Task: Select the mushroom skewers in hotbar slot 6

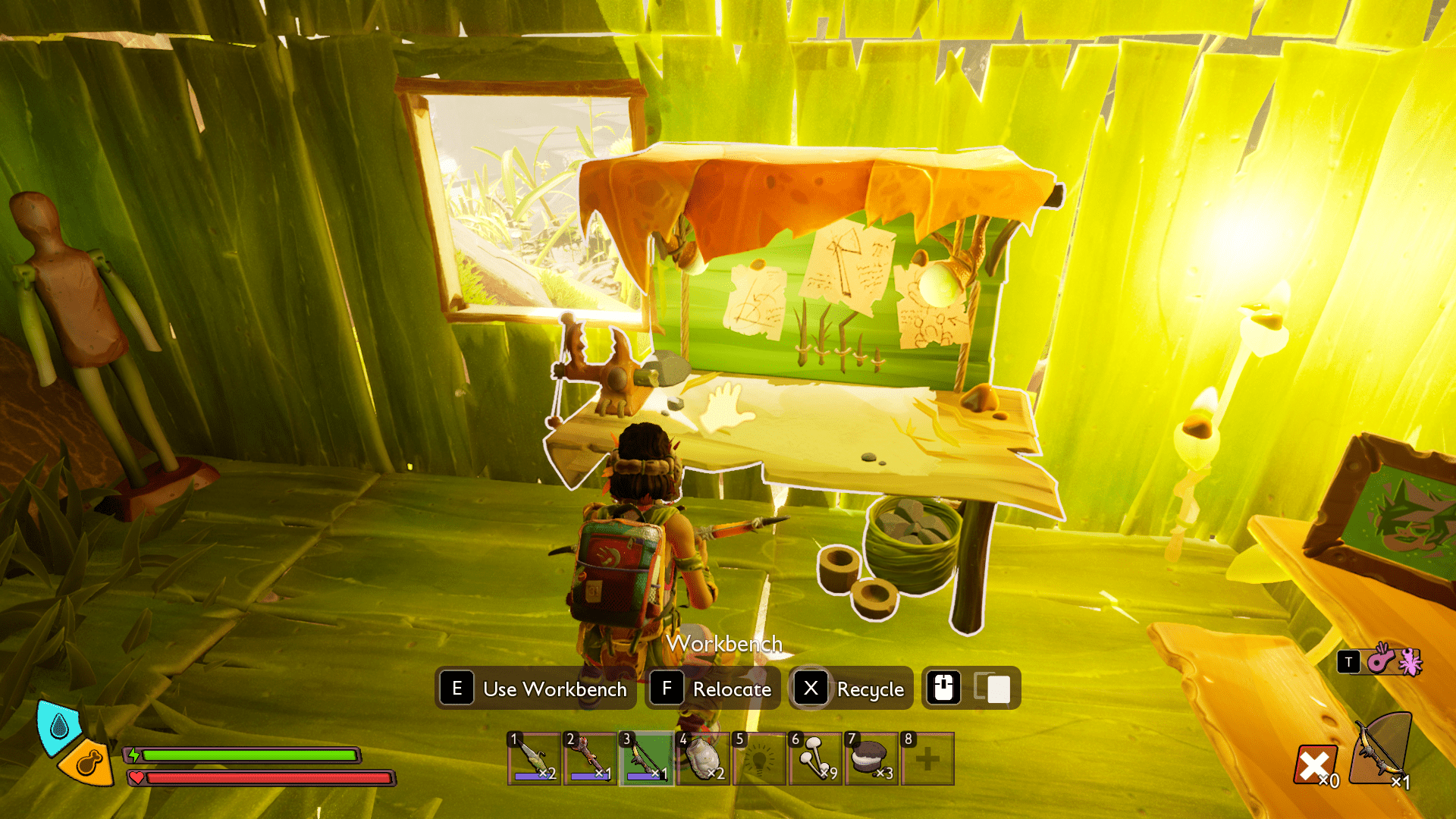Action: 814,758
